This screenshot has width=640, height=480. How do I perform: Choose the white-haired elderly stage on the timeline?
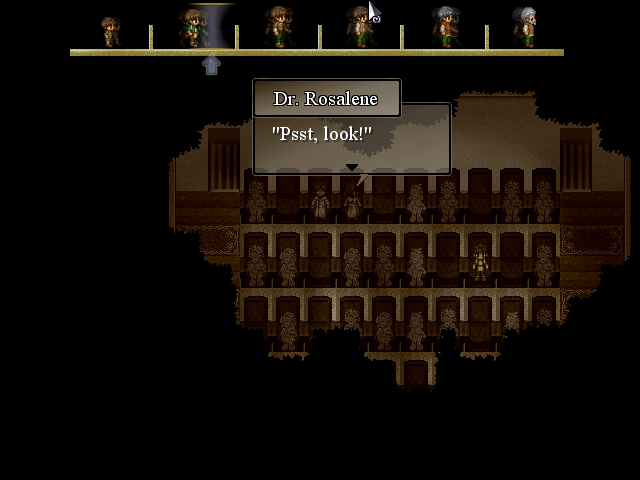[525, 28]
